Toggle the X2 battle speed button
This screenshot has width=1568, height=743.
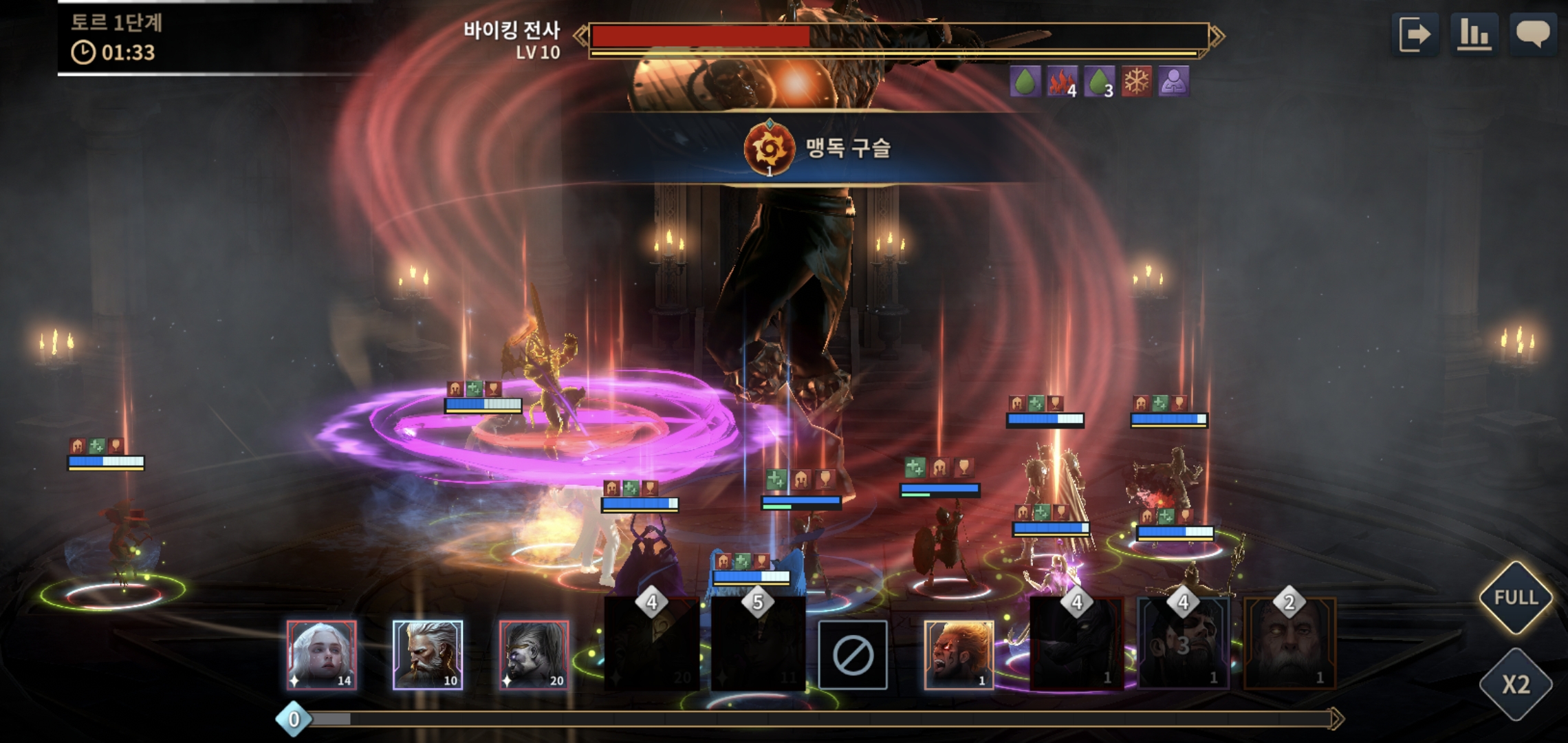click(1516, 685)
